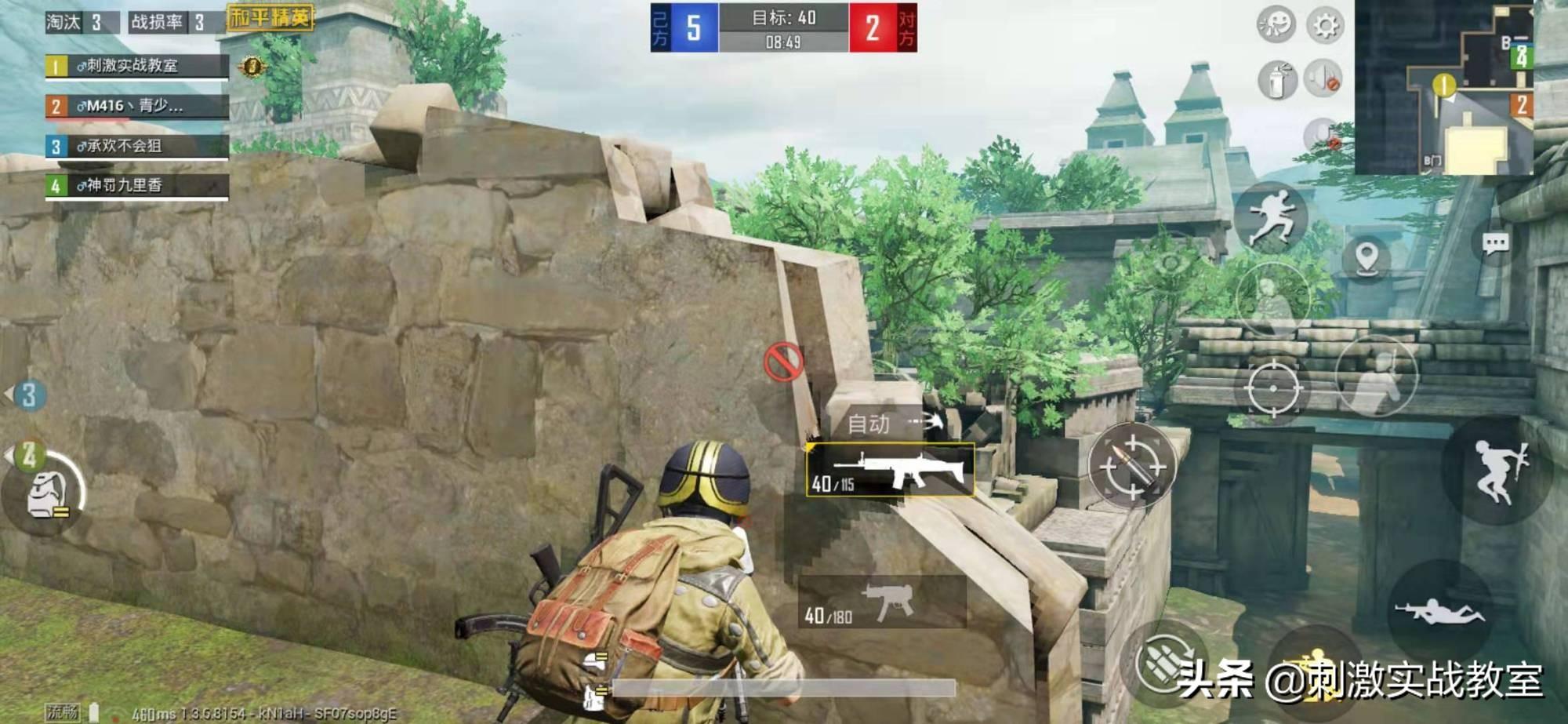Change the 自动 fire mode selector

coord(886,424)
